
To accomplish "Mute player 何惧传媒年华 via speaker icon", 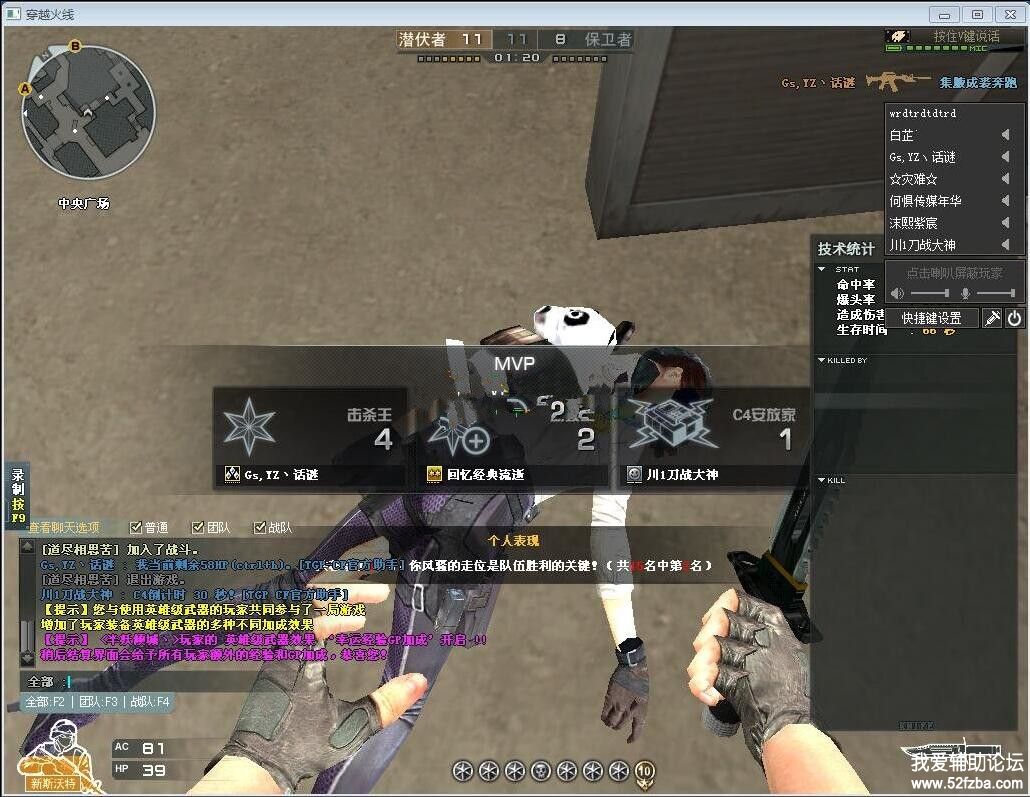I will point(1006,201).
